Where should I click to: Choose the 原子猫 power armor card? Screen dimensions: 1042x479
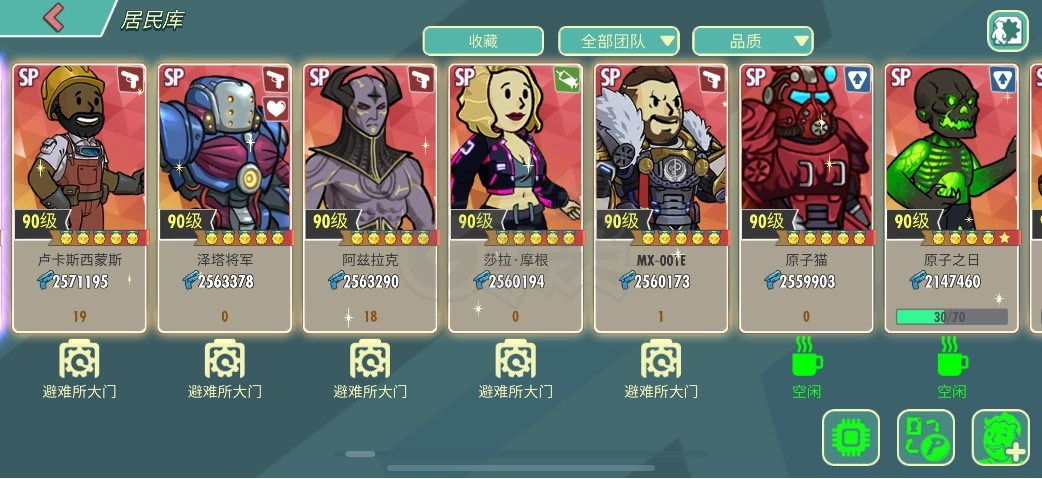tap(806, 198)
